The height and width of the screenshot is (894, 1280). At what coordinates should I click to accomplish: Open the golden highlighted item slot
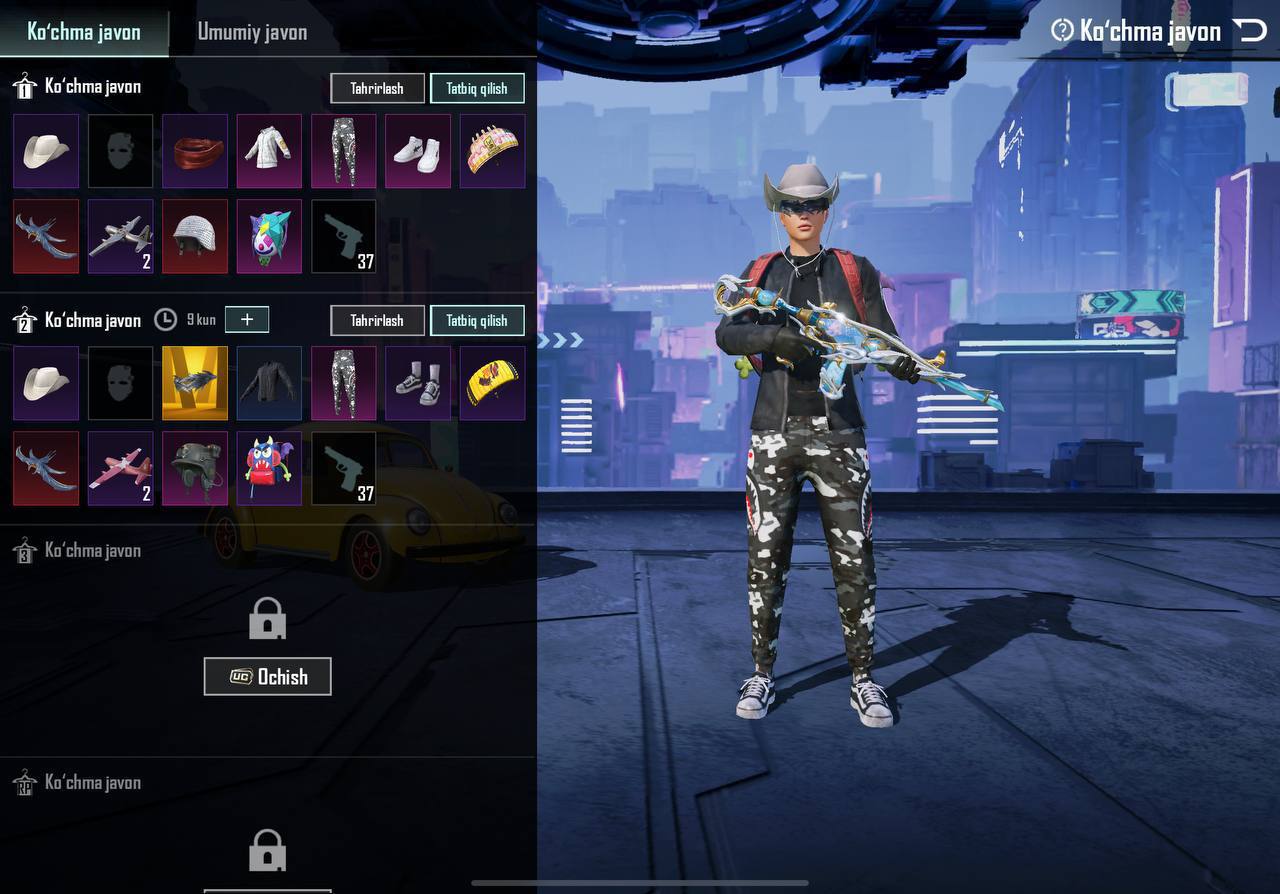coord(195,383)
